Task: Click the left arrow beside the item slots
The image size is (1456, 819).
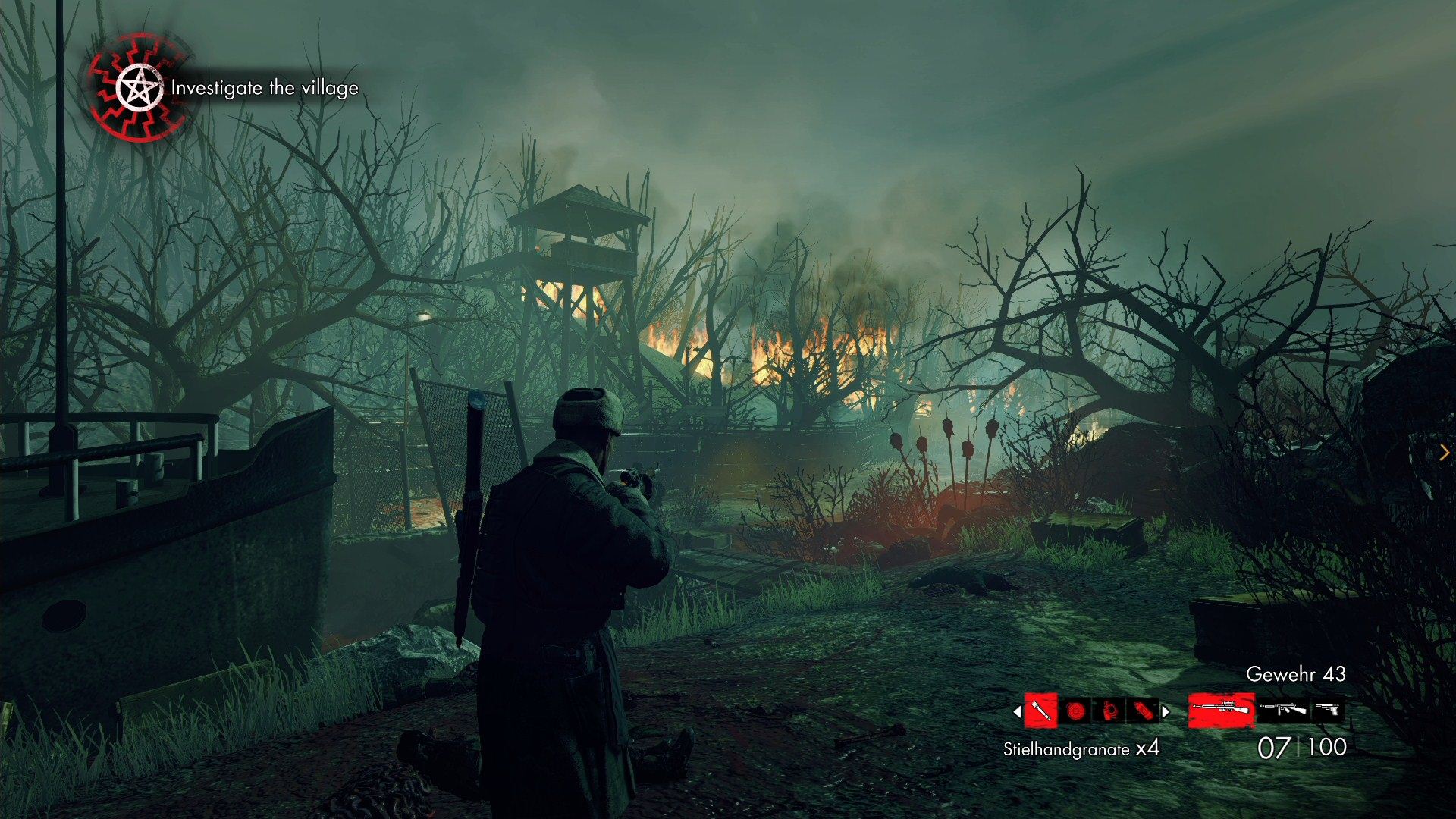Action: click(1017, 712)
